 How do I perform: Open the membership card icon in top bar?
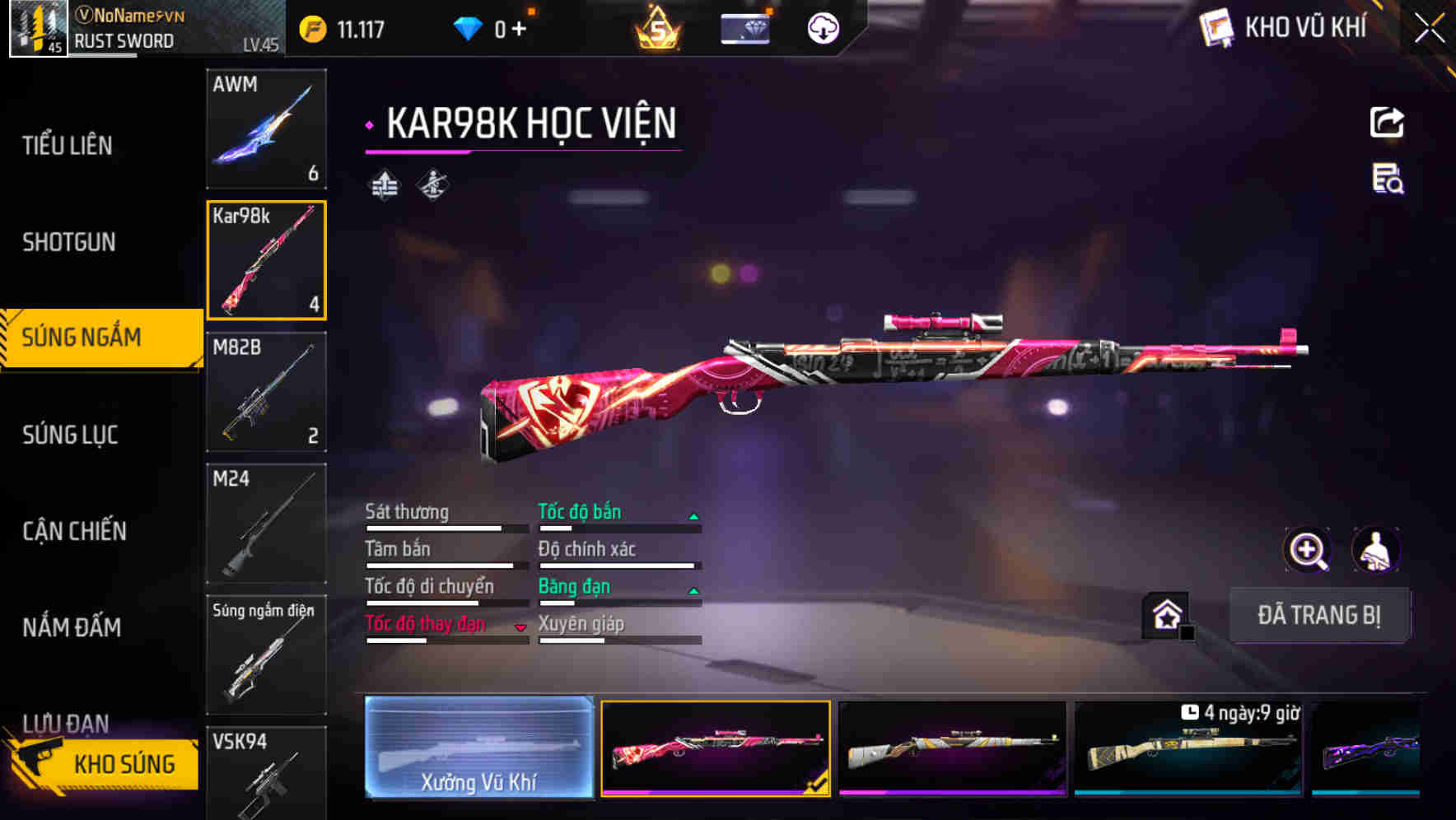tap(744, 26)
